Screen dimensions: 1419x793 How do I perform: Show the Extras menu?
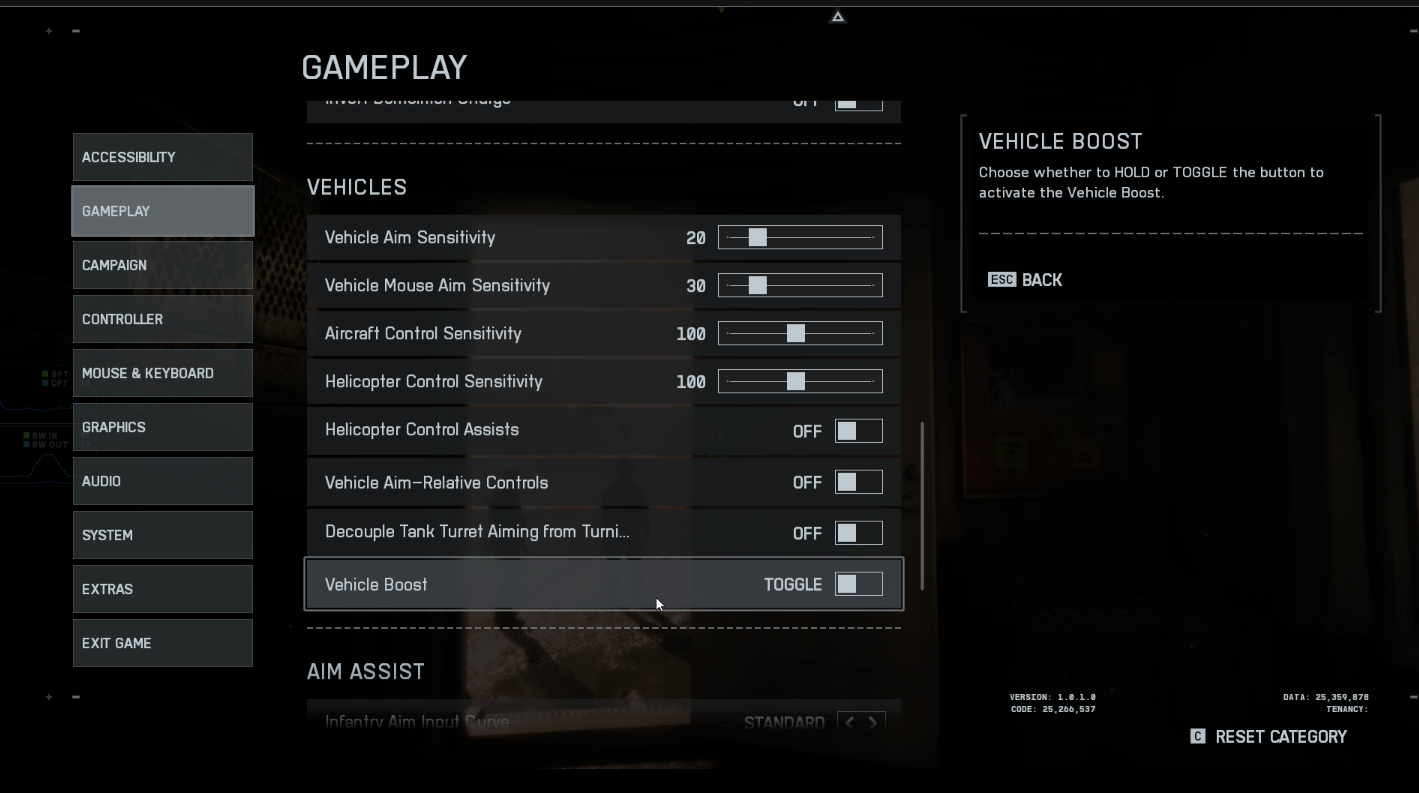[x=162, y=589]
